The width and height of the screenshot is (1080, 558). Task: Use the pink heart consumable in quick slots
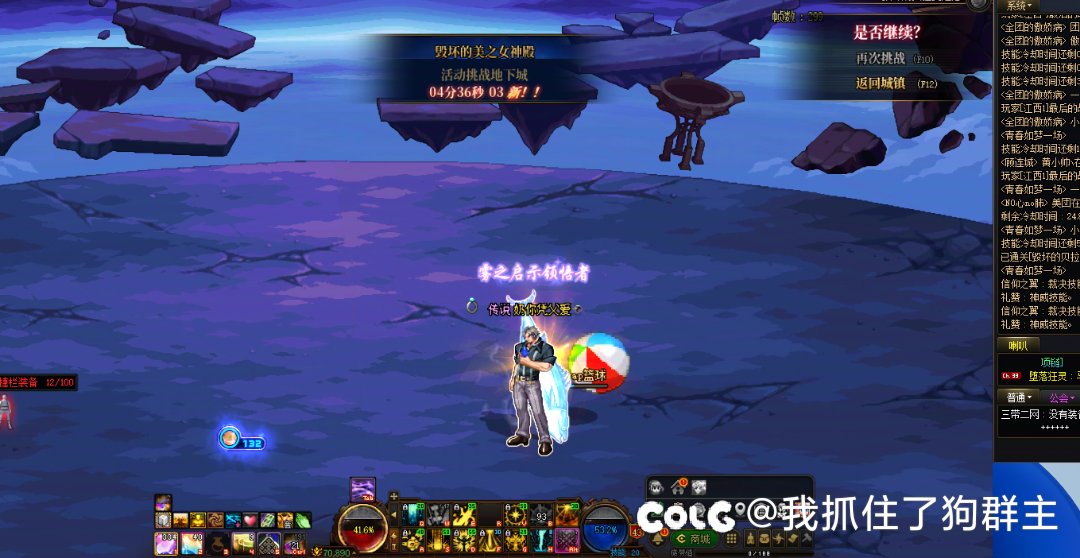pyautogui.click(x=249, y=520)
